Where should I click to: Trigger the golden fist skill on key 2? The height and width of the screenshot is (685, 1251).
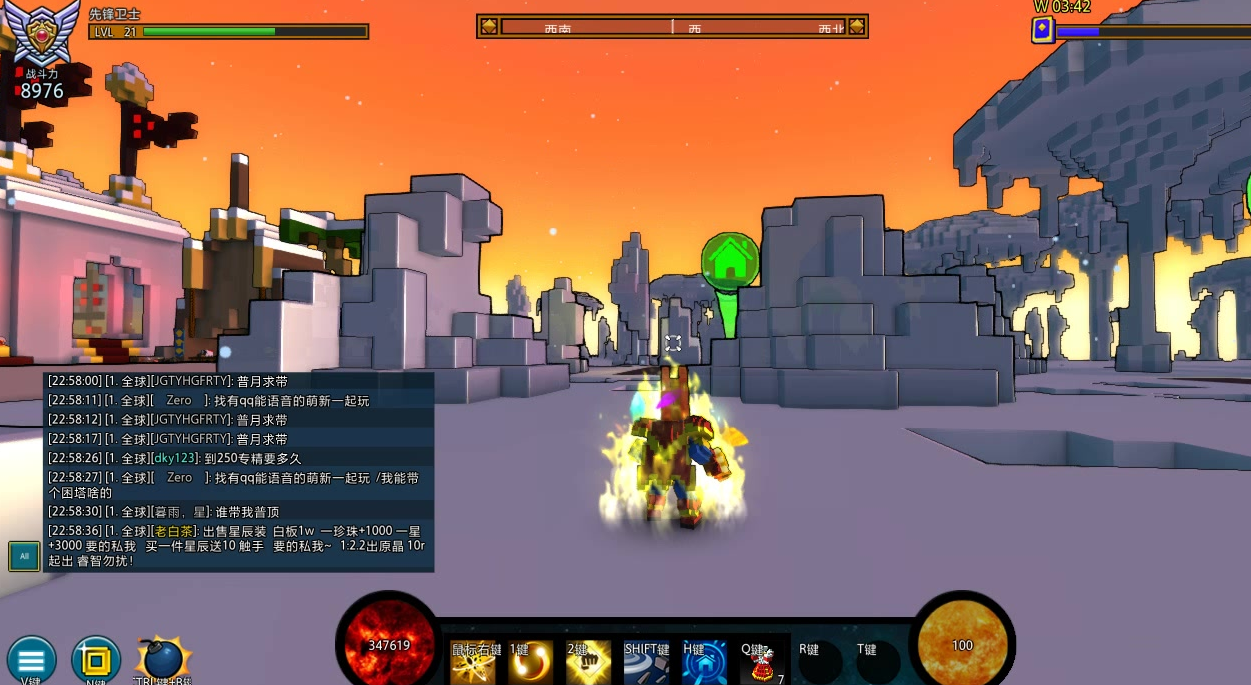click(588, 662)
